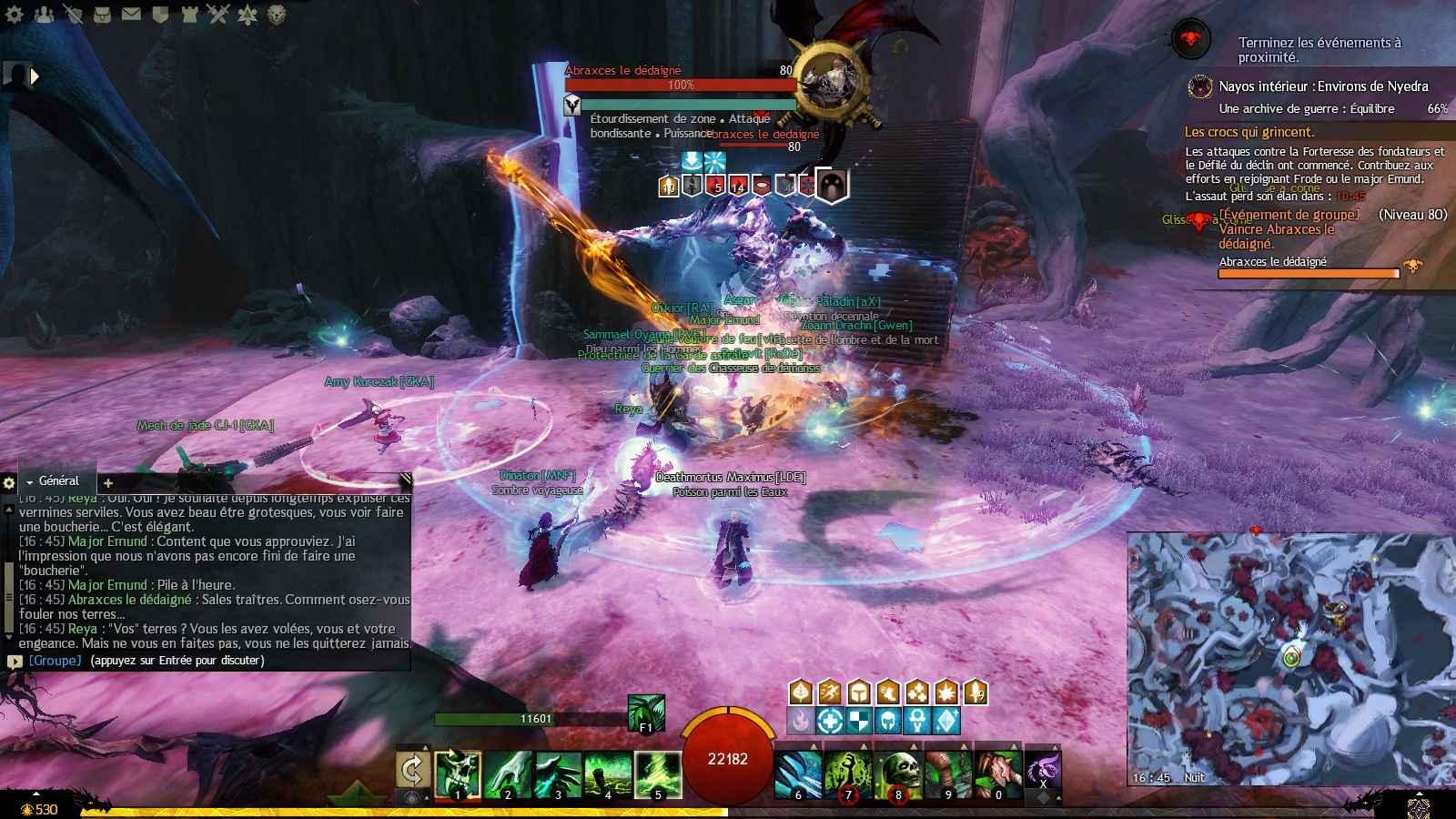Switch to the Général chat tab
Image resolution: width=1456 pixels, height=819 pixels.
point(56,481)
